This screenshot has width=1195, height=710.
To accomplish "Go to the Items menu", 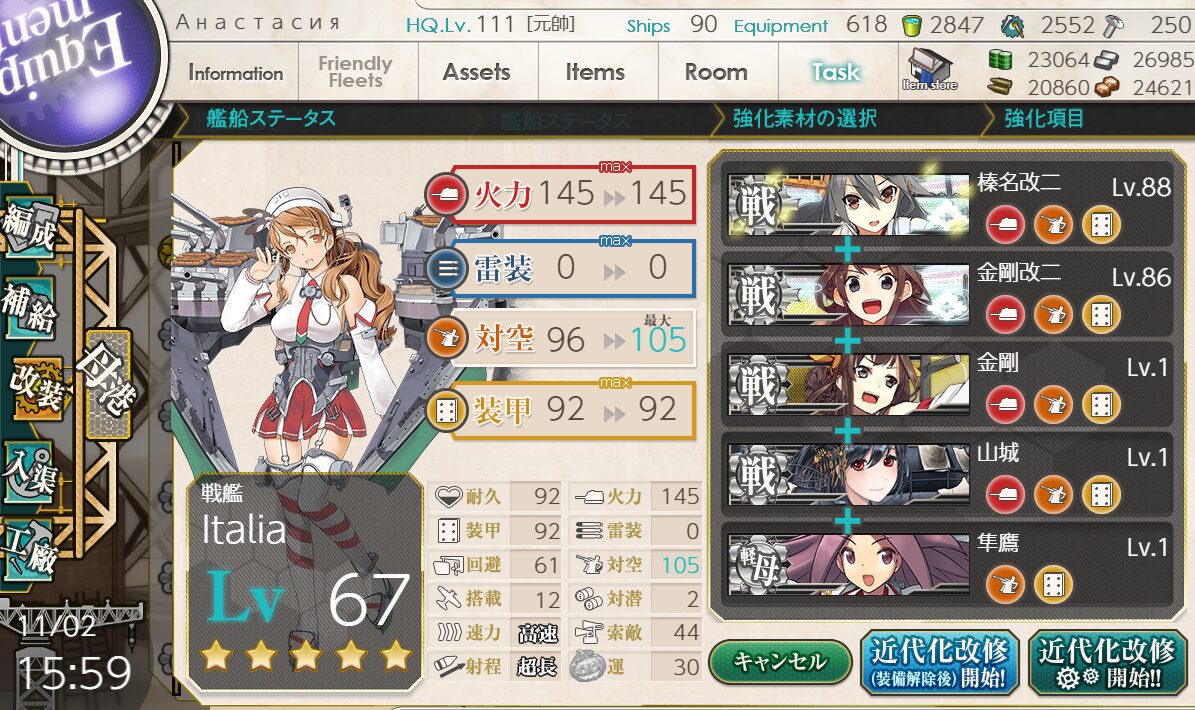I will pos(595,72).
